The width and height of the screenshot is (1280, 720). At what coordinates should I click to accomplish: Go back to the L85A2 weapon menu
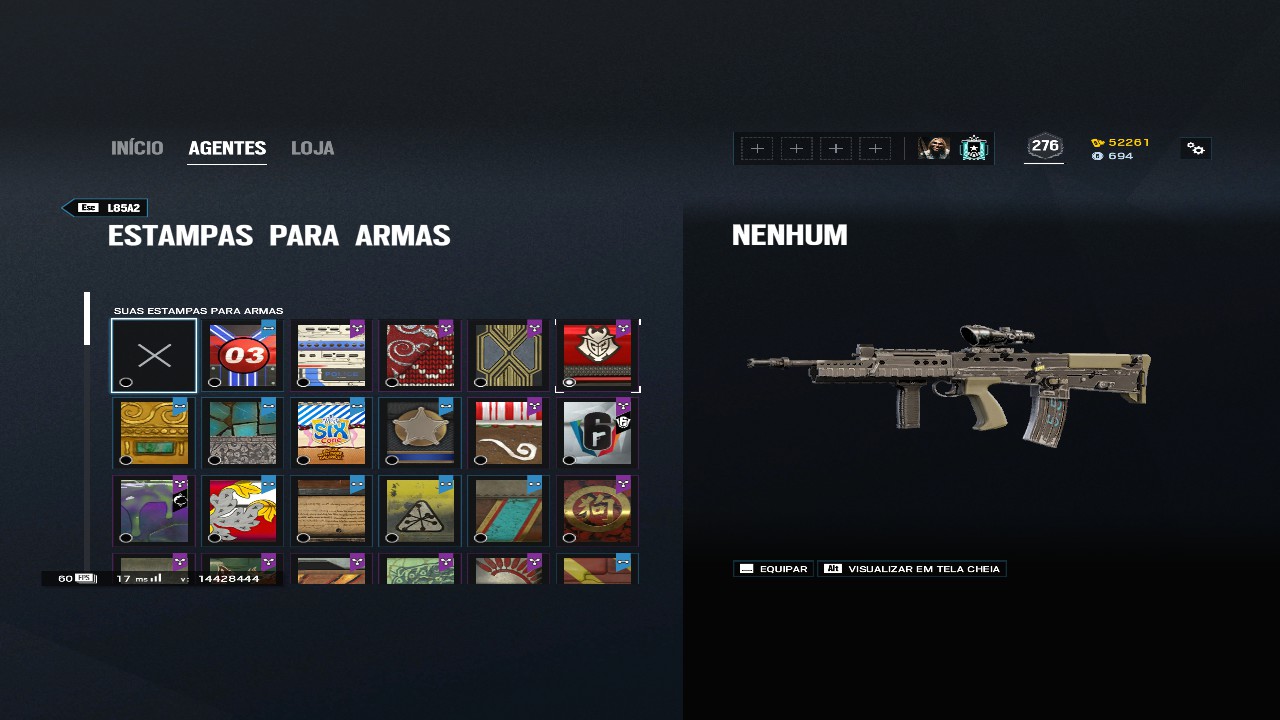(x=106, y=208)
